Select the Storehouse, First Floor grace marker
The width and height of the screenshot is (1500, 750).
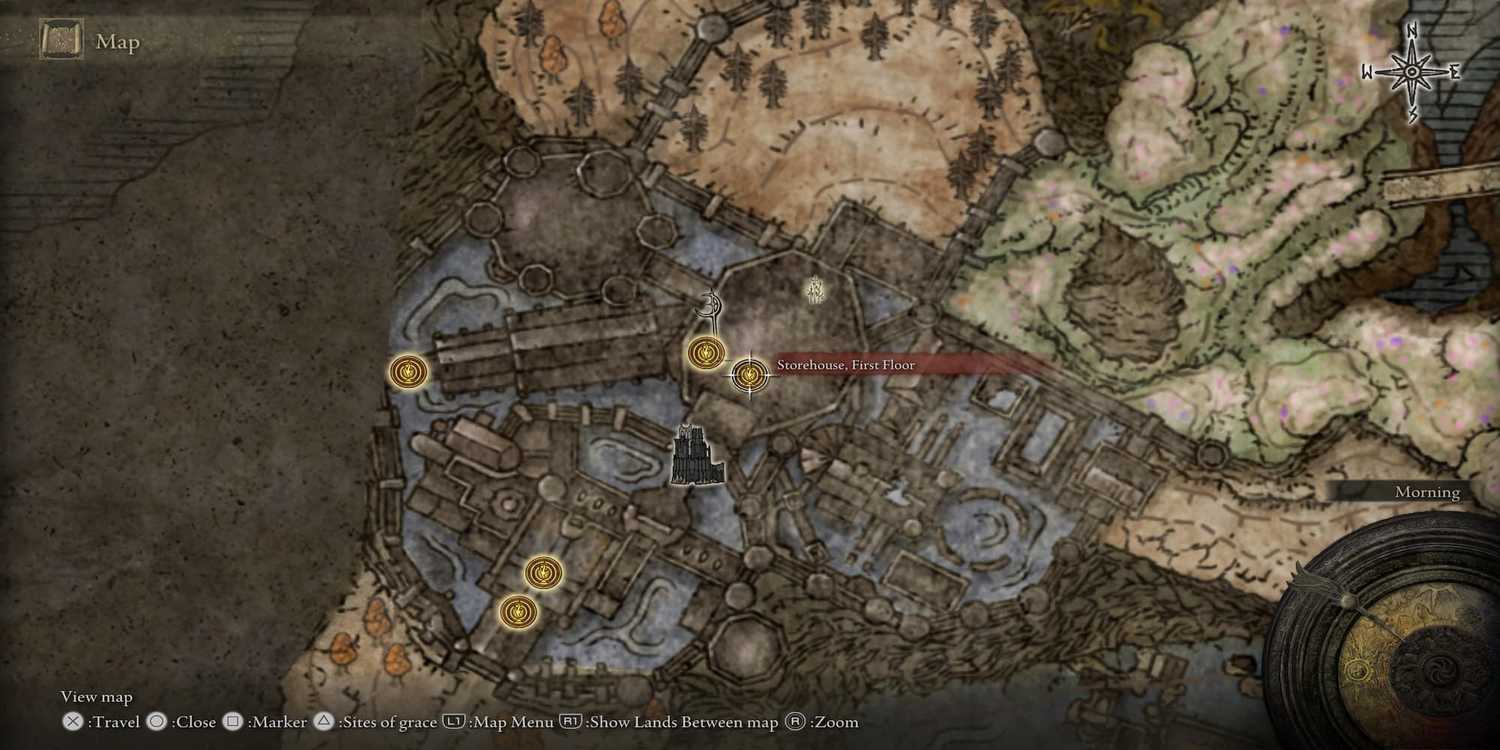(x=749, y=375)
